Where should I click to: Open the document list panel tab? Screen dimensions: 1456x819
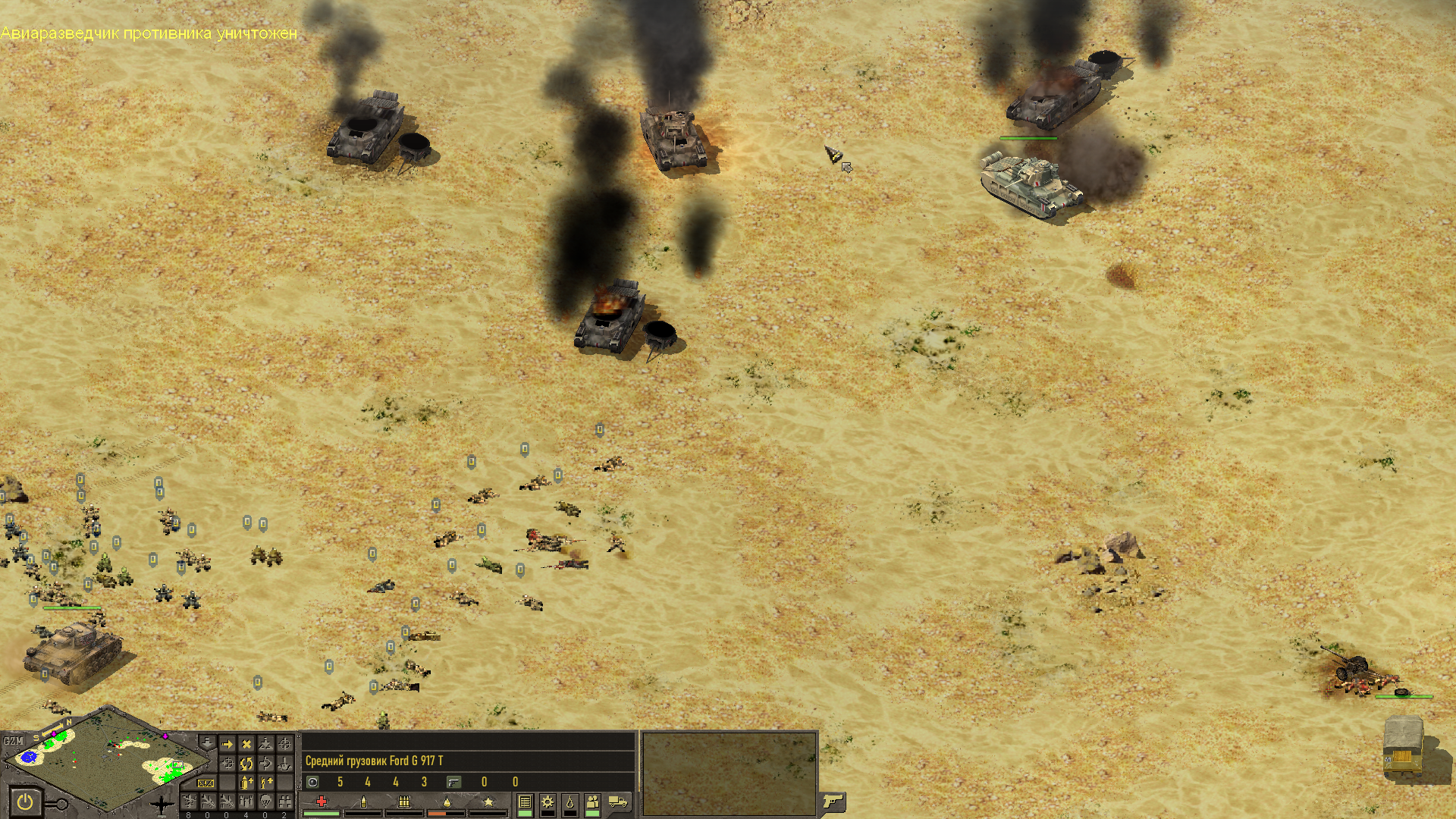click(525, 802)
